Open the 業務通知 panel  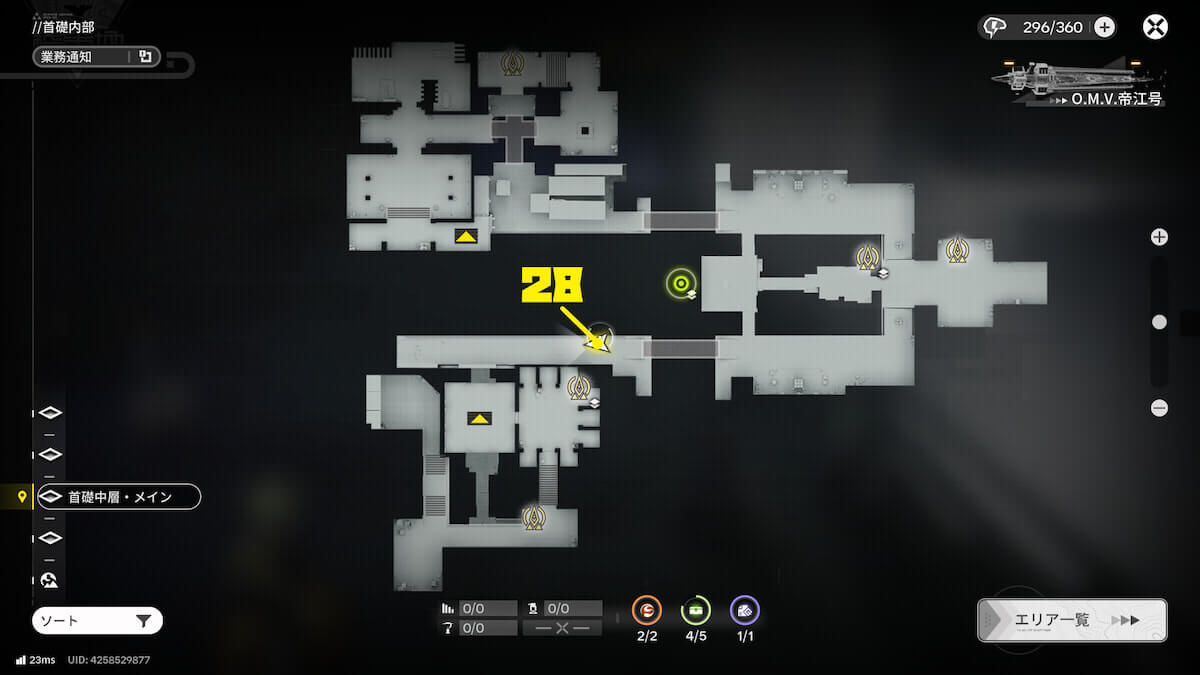[x=96, y=57]
